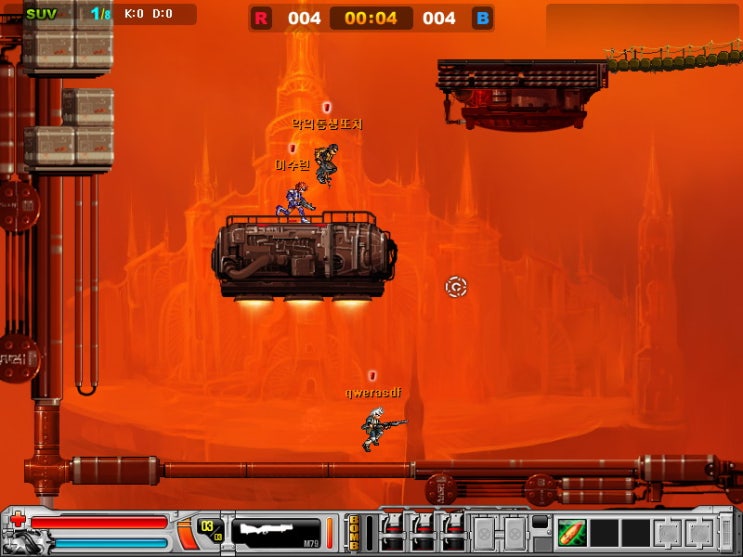Click the blue team B badge

coord(482,18)
